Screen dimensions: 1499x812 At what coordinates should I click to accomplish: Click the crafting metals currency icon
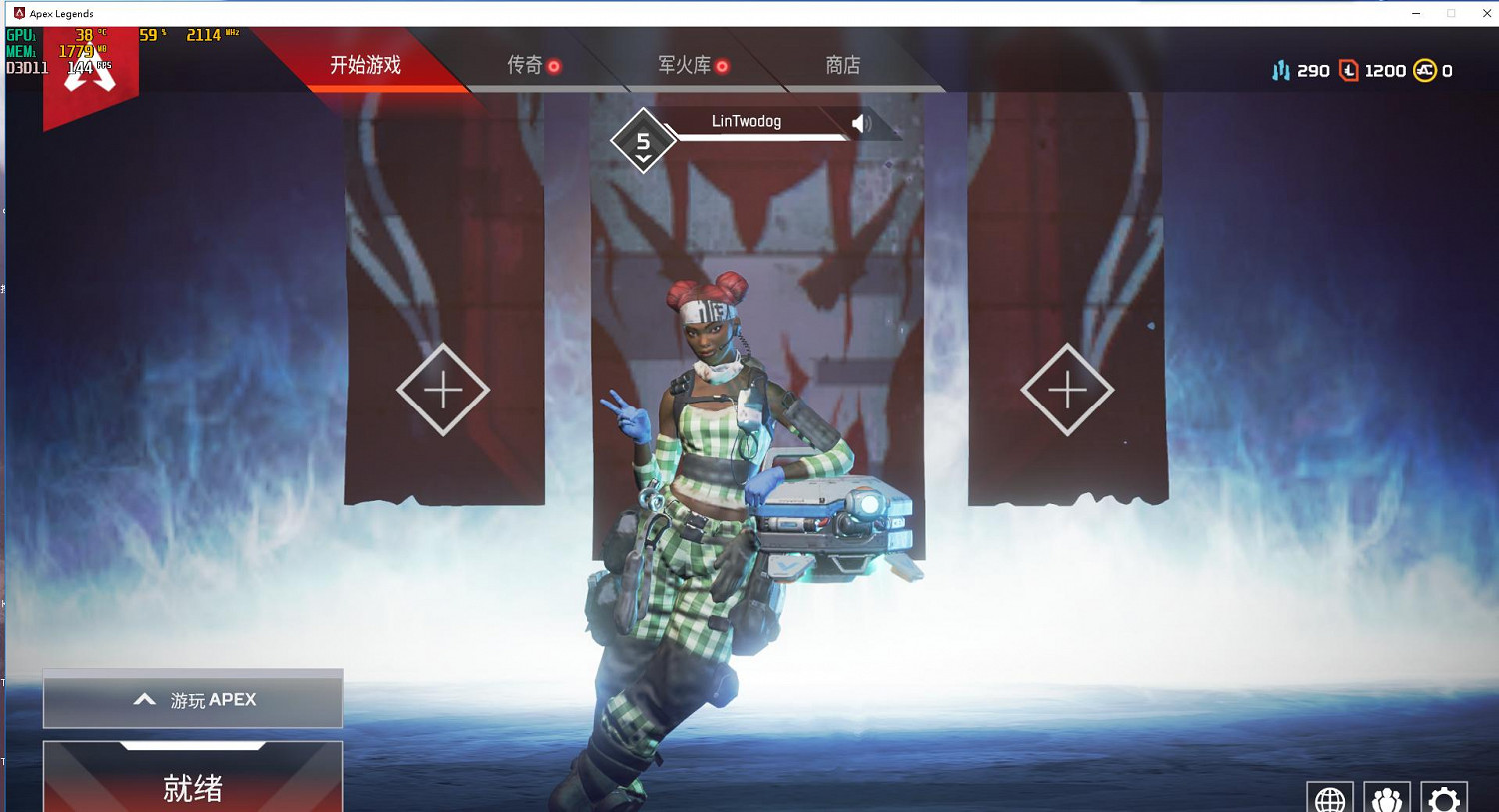pyautogui.click(x=1283, y=70)
